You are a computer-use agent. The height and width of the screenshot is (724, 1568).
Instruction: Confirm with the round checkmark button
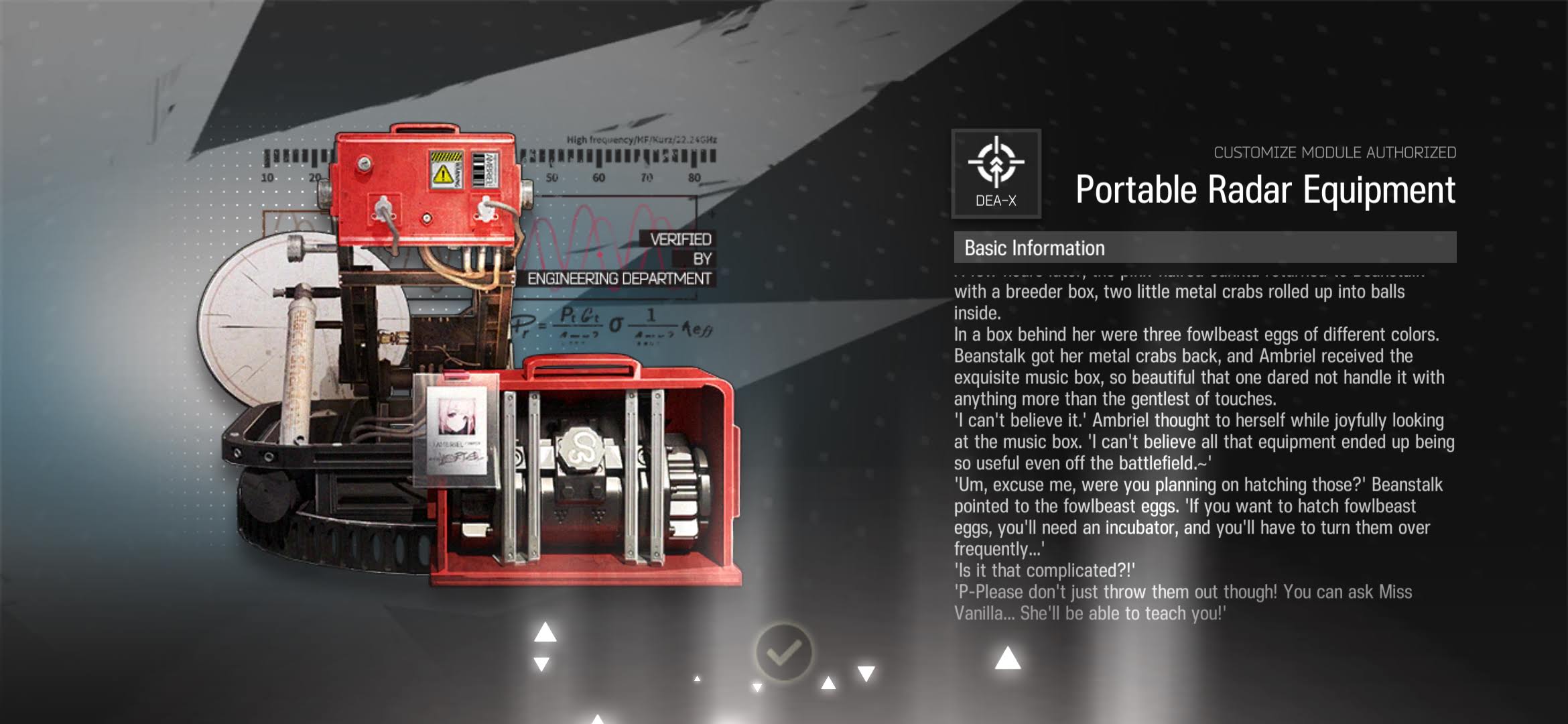[783, 652]
